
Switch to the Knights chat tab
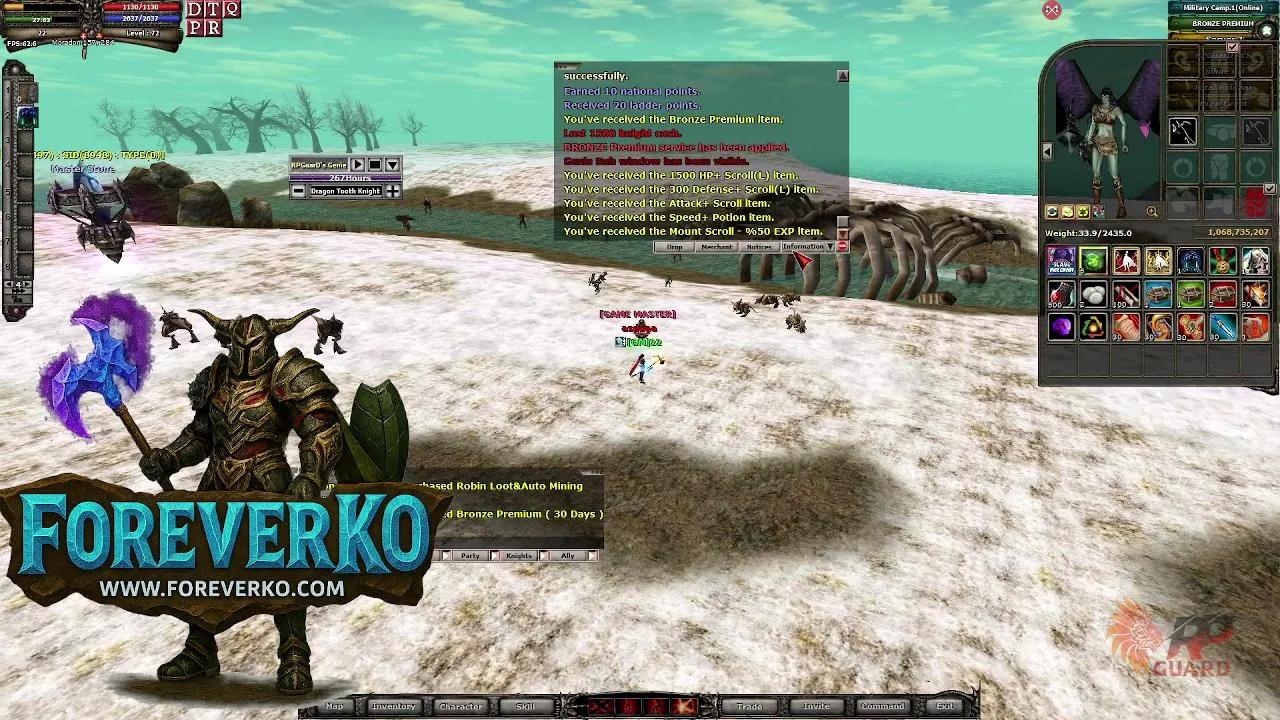[519, 555]
